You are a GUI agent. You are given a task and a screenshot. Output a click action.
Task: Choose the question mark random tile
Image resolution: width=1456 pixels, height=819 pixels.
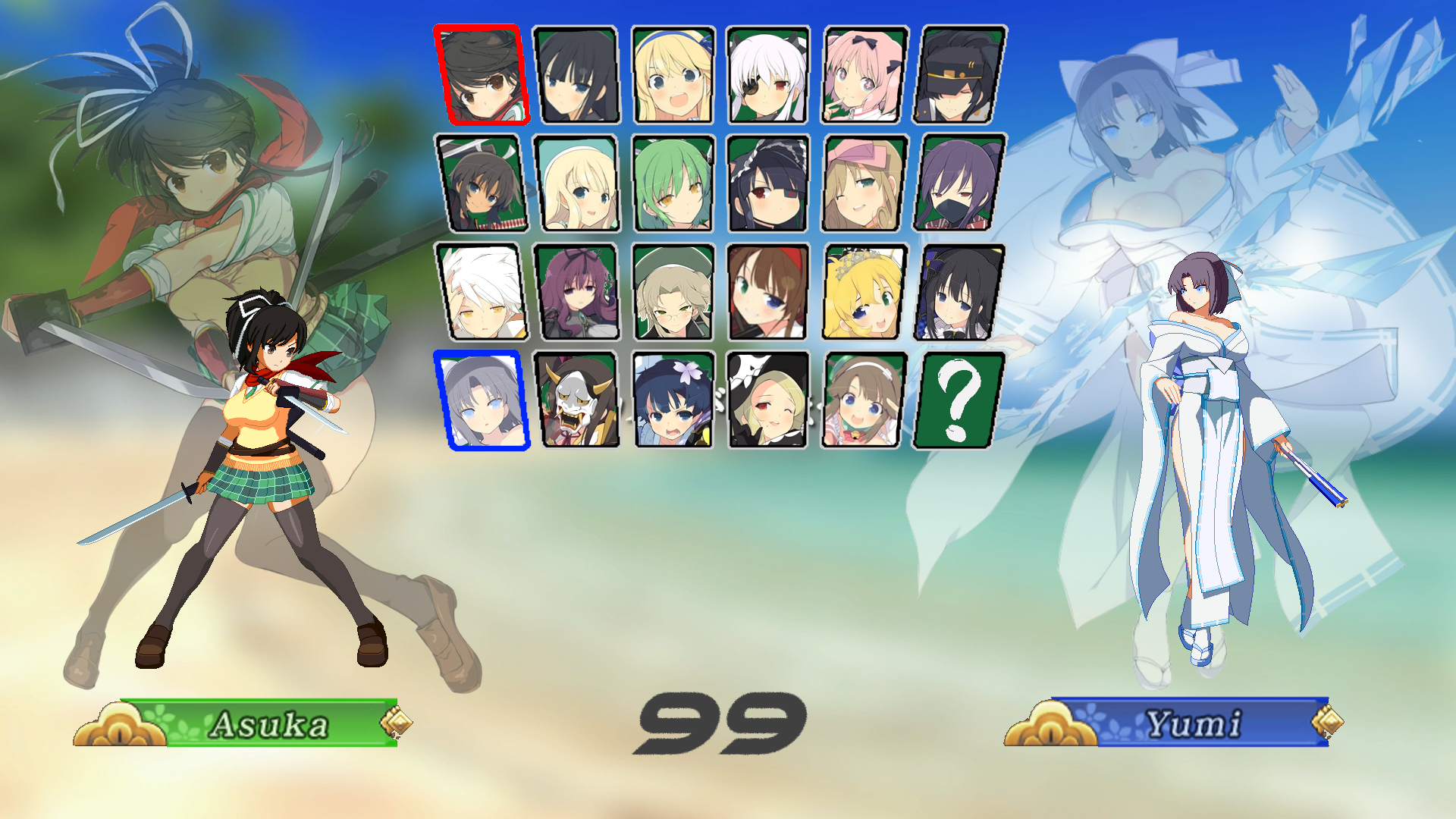coord(959,400)
